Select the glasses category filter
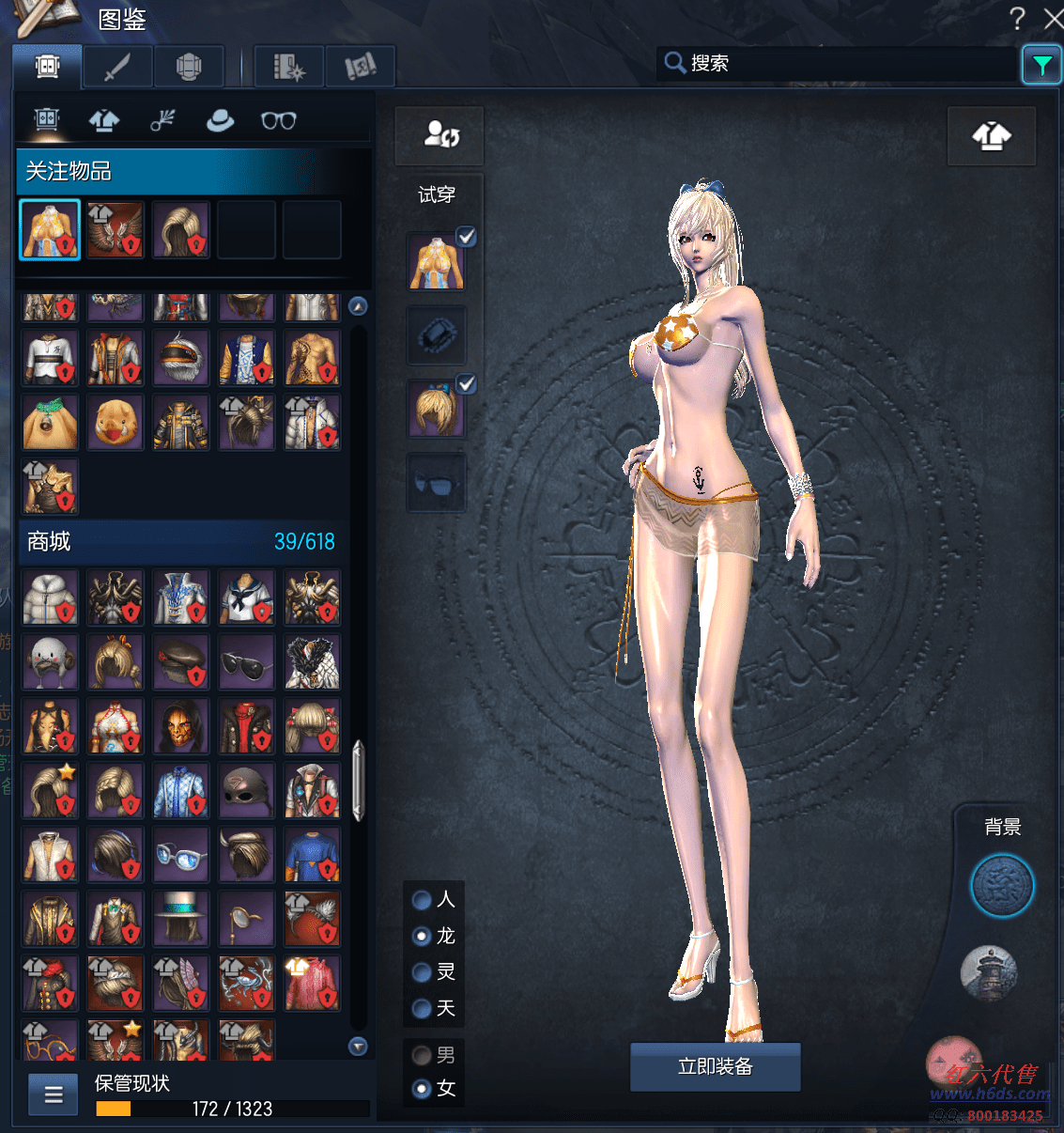Image resolution: width=1064 pixels, height=1133 pixels. tap(278, 120)
